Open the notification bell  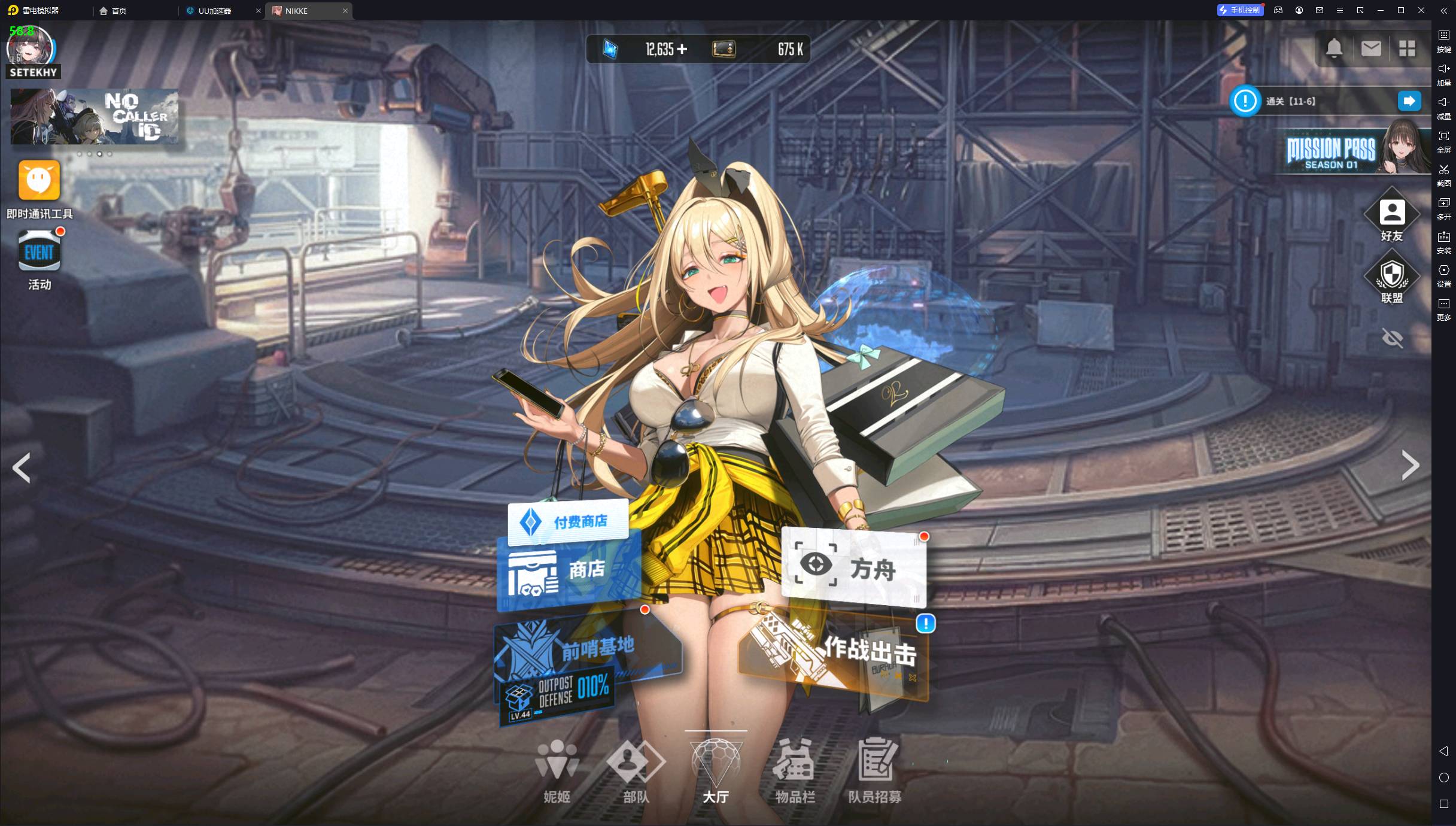tap(1334, 48)
